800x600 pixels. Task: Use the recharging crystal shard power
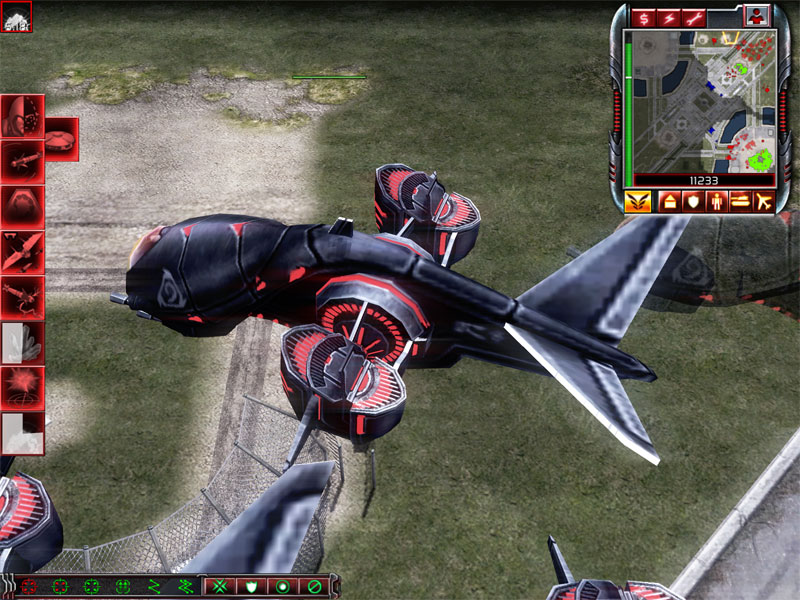coord(22,342)
